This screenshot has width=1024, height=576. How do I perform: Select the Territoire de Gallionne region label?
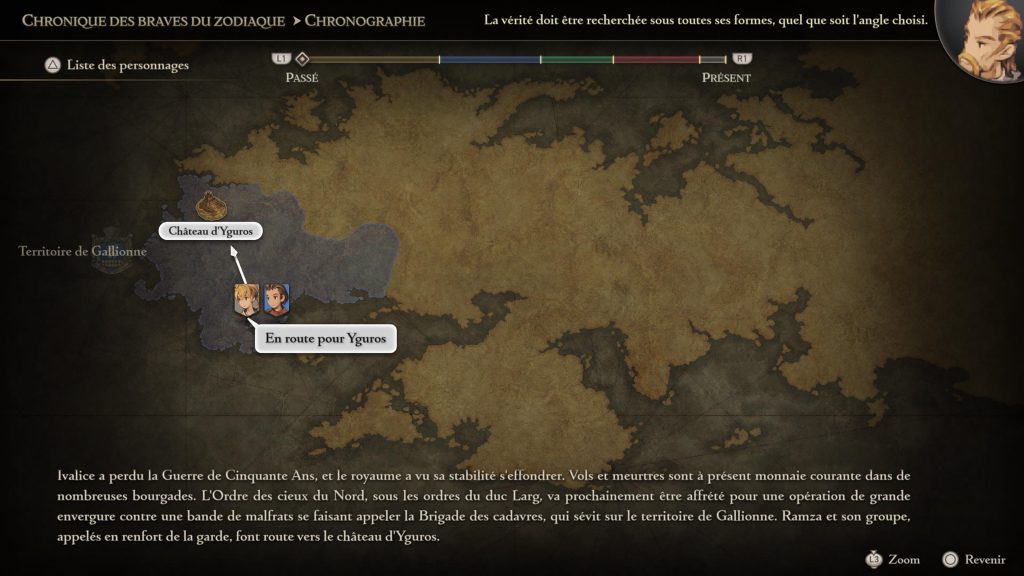(83, 252)
